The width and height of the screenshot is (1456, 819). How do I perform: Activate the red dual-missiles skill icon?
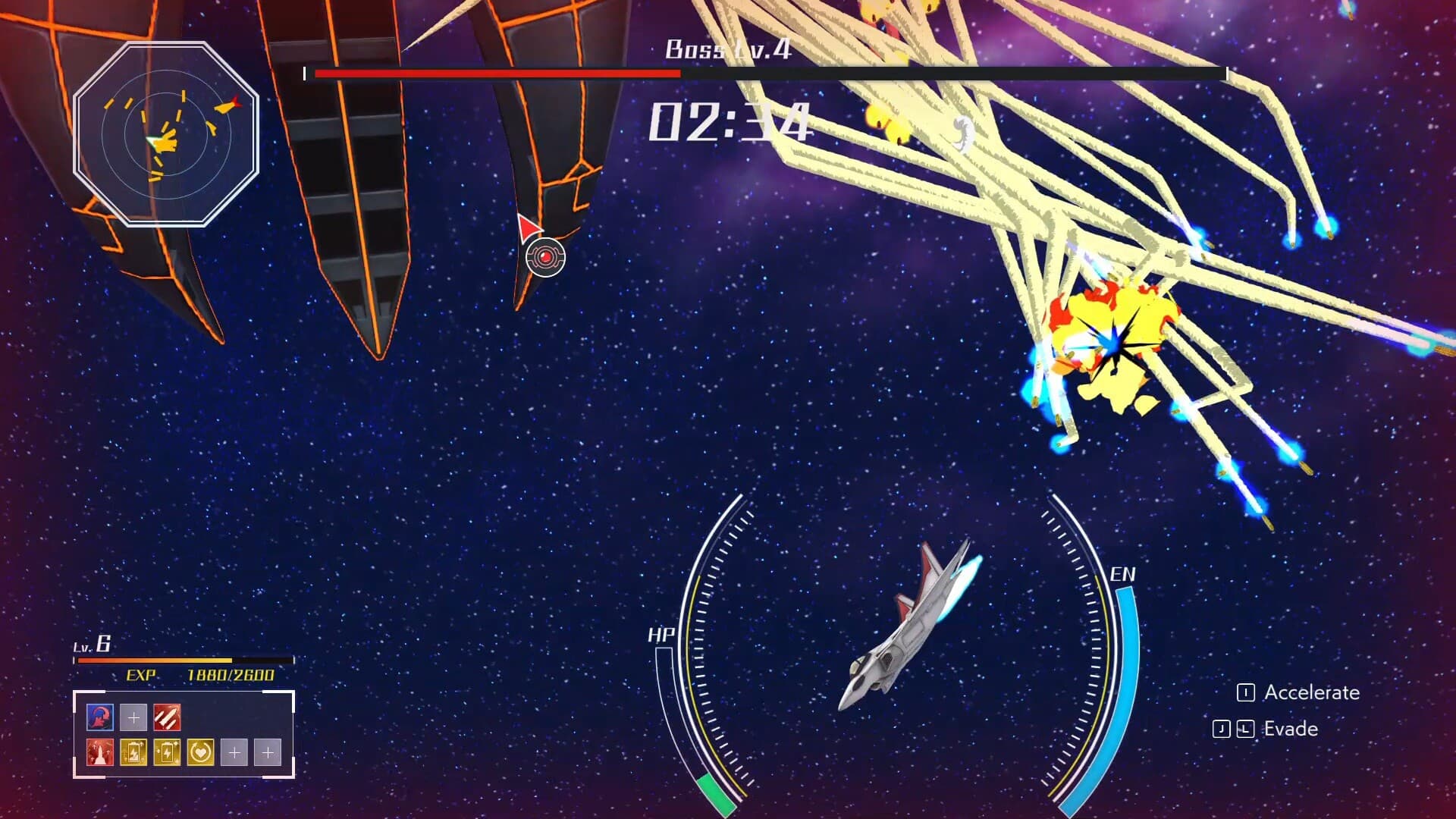tap(167, 717)
